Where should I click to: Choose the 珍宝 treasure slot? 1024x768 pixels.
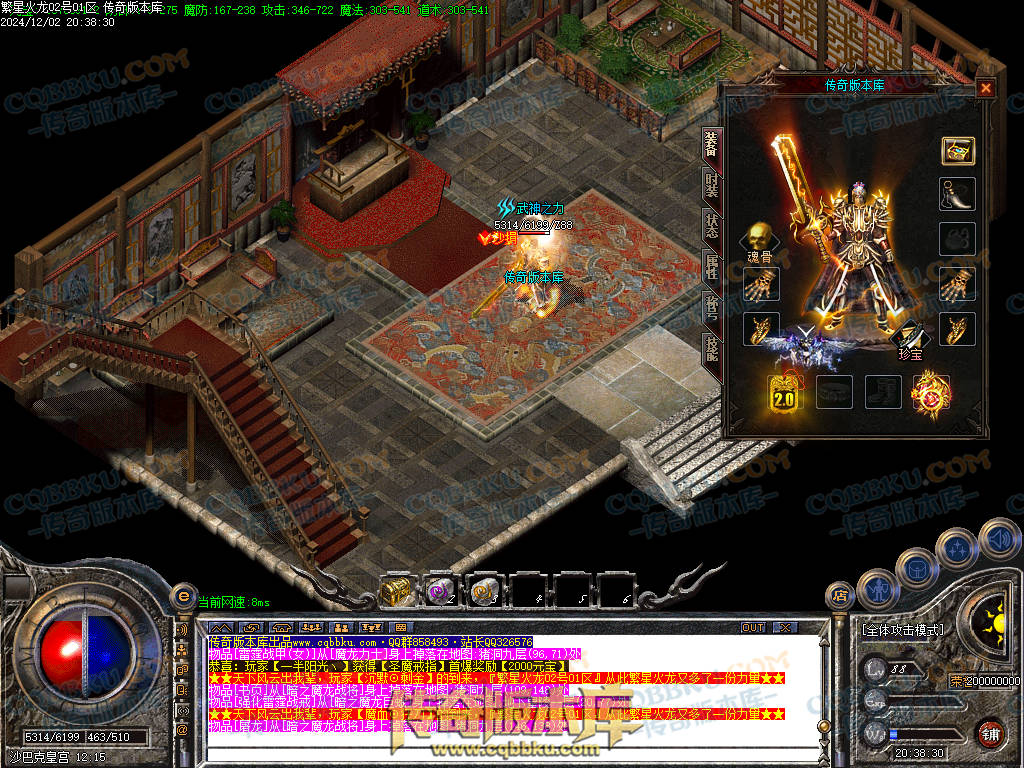click(x=909, y=337)
